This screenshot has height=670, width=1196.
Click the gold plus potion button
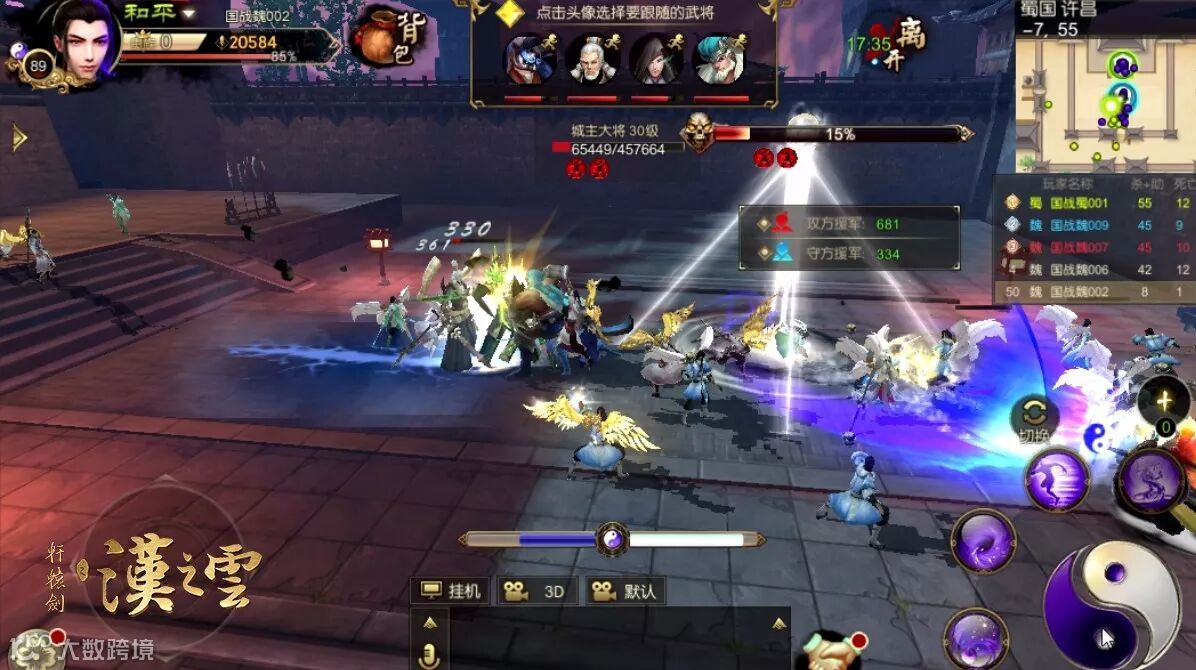tap(1164, 402)
